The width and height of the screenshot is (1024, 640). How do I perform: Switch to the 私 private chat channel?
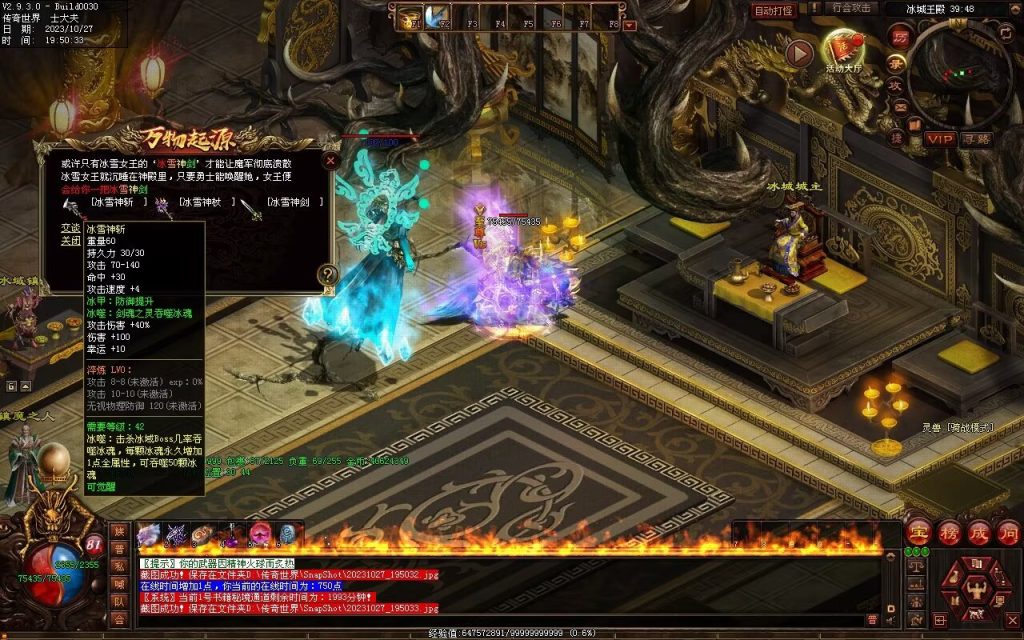pos(119,565)
